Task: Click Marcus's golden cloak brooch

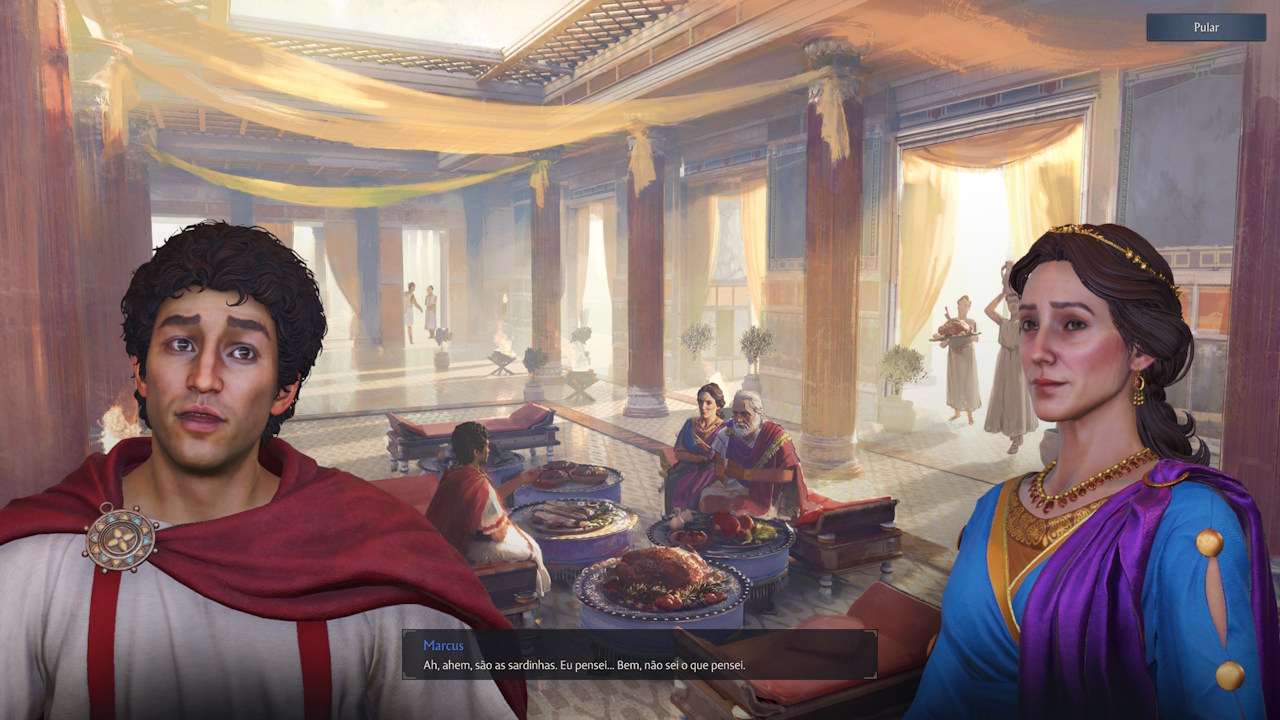Action: [x=120, y=538]
